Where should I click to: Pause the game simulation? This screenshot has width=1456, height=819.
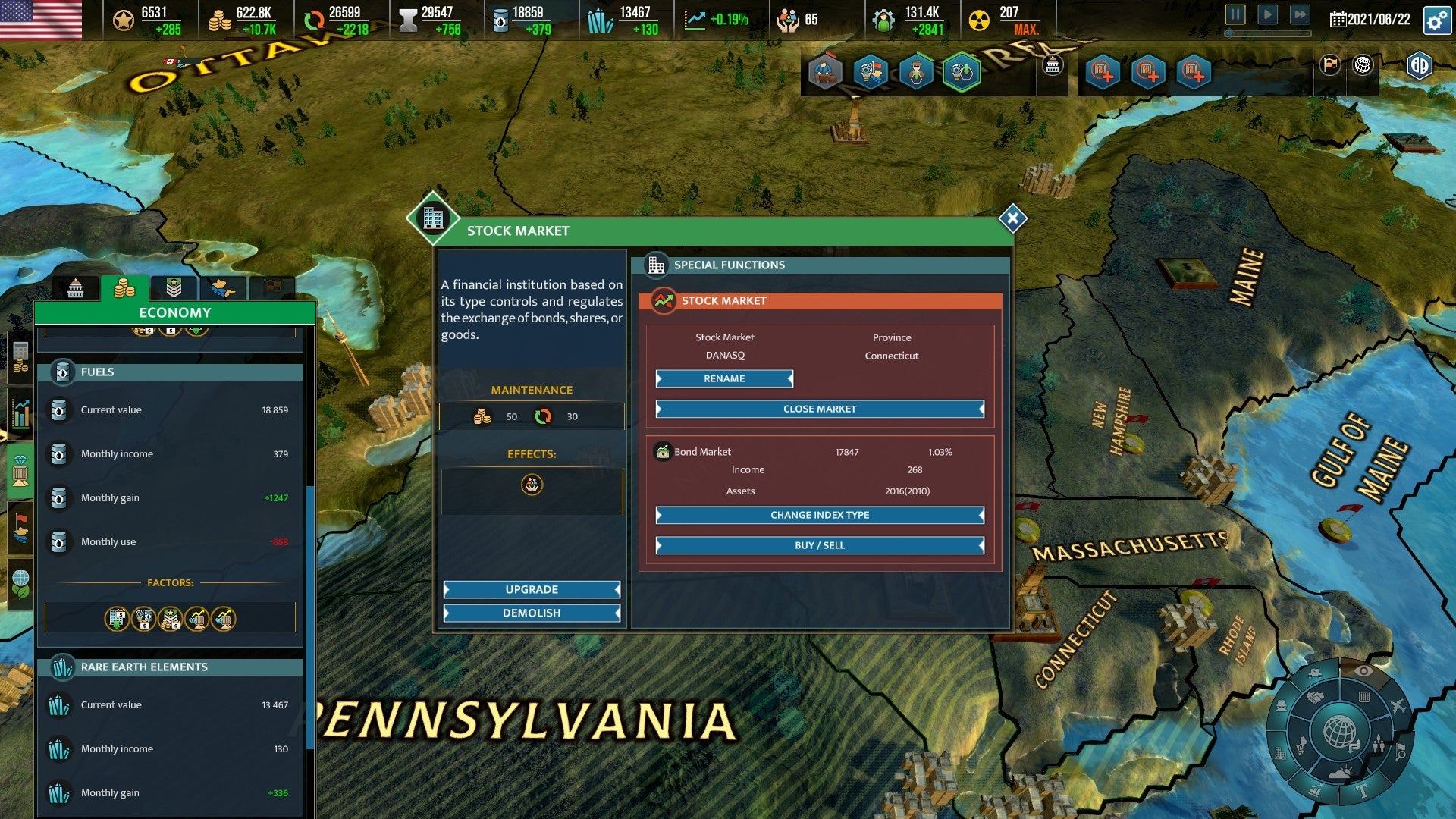click(x=1235, y=14)
